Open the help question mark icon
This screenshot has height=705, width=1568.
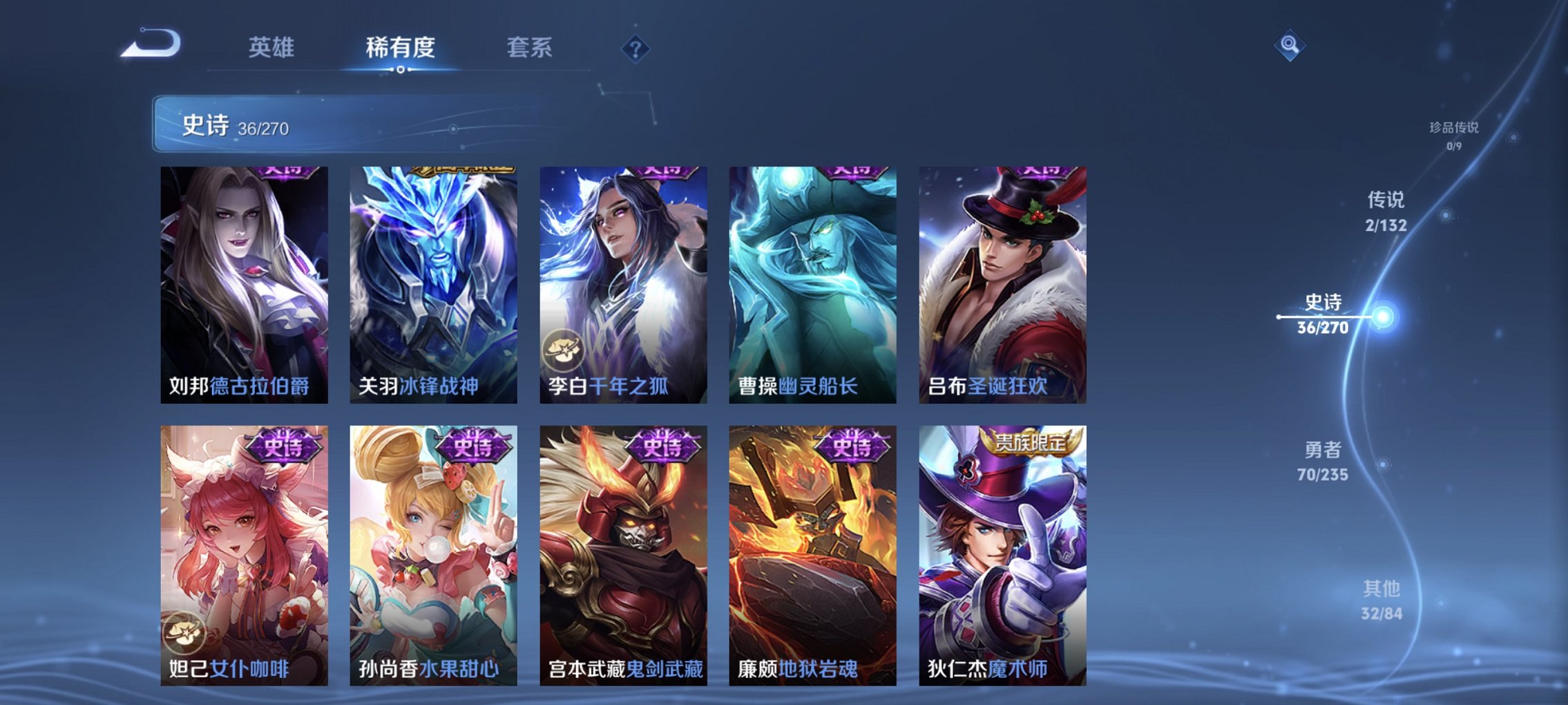tap(635, 50)
